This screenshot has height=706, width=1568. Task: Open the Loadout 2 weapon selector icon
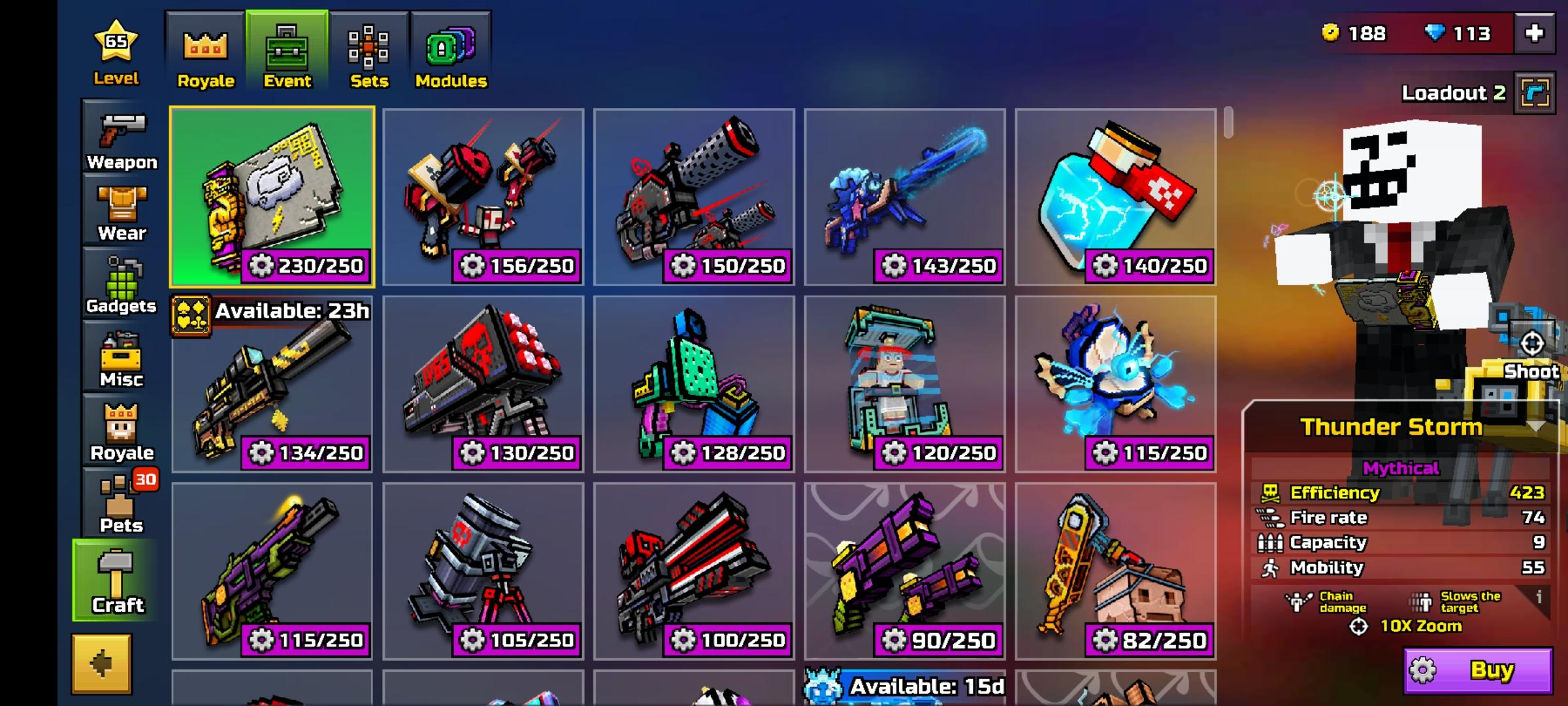pos(1536,93)
